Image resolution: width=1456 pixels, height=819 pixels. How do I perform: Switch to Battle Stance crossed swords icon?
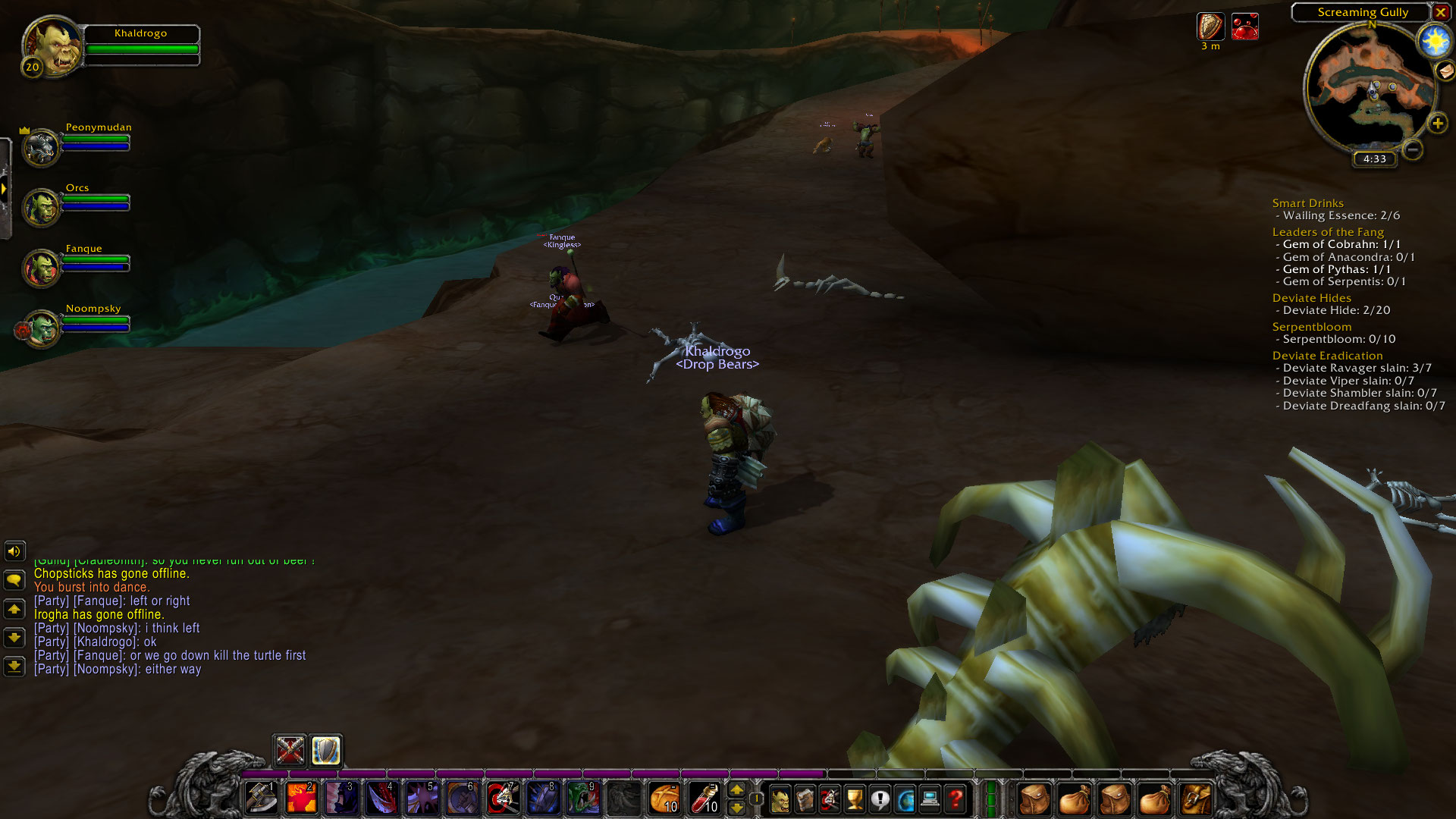(290, 751)
